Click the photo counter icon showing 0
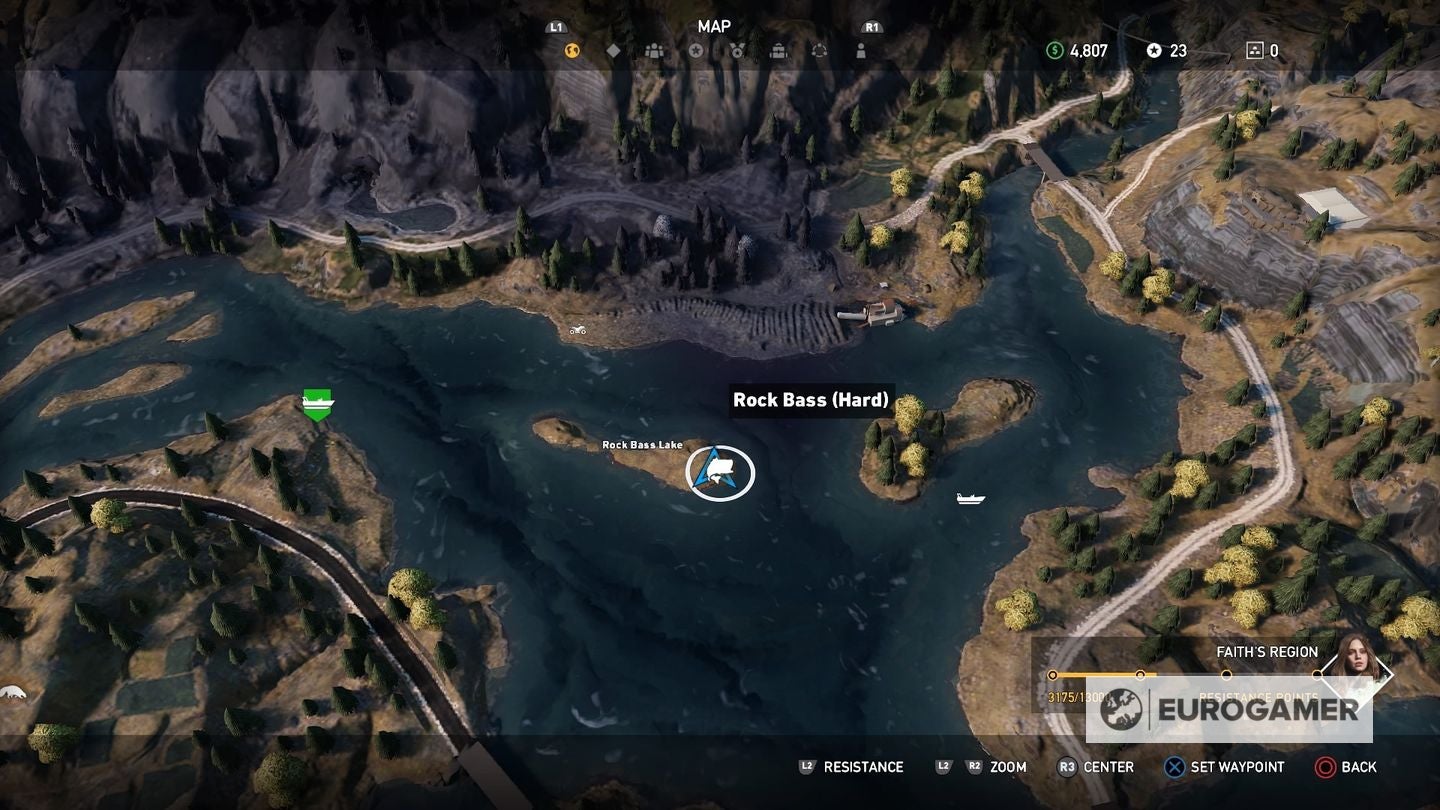Image resolution: width=1440 pixels, height=810 pixels. 1254,48
